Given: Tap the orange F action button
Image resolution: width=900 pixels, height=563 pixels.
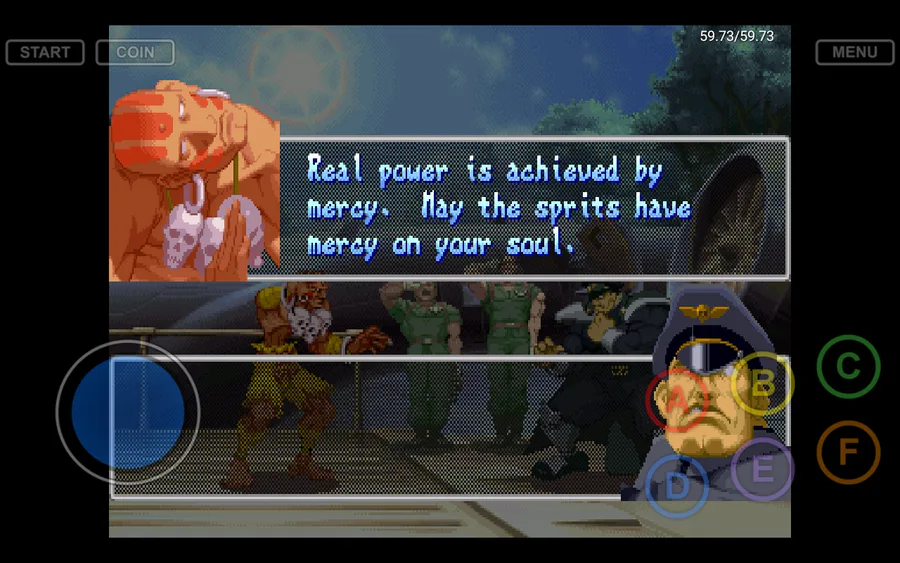Looking at the screenshot, I should tap(848, 452).
